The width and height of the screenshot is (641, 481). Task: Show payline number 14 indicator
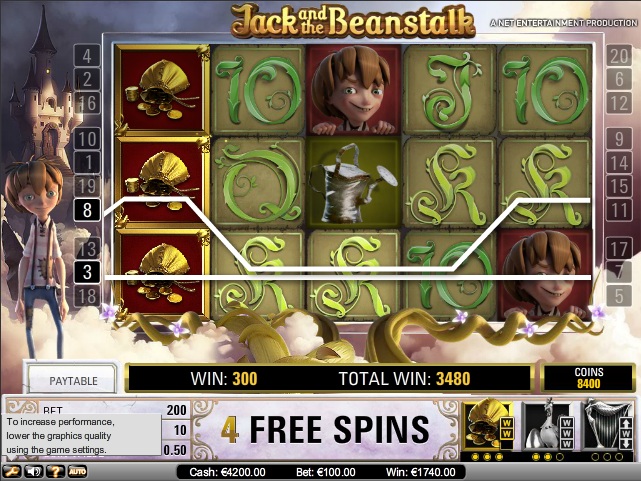617,162
